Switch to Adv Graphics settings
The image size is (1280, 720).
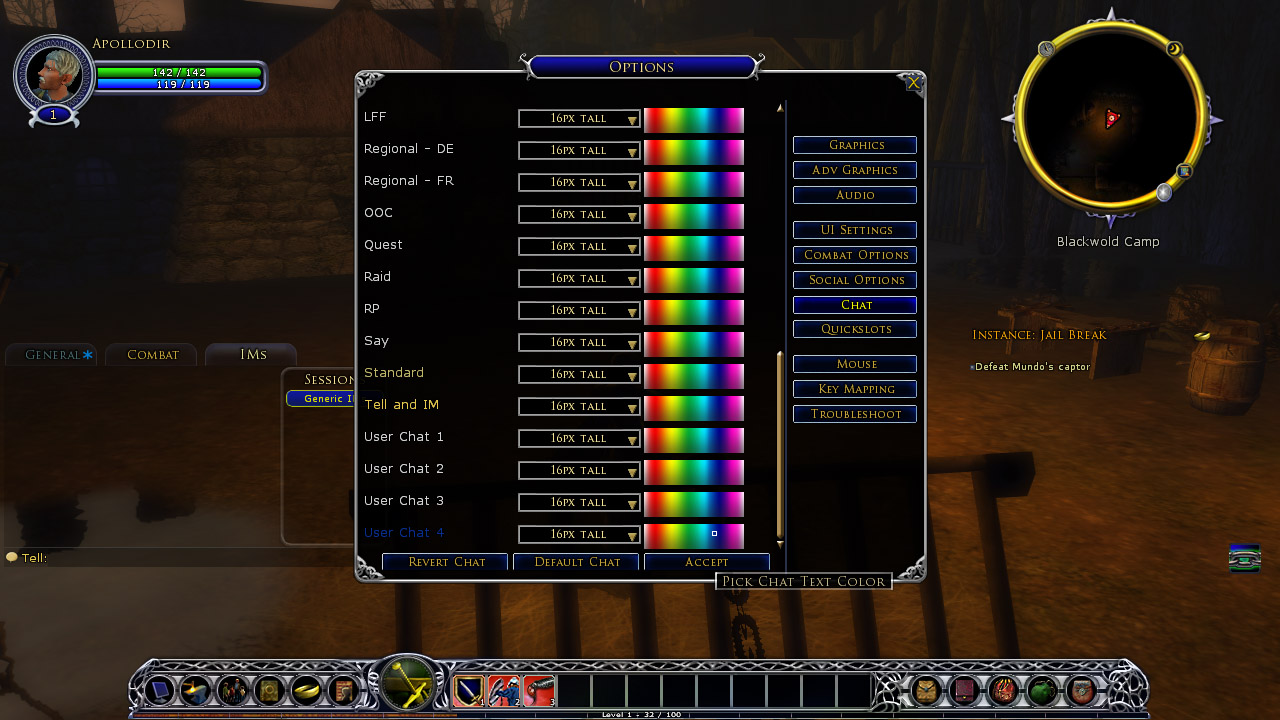click(x=855, y=170)
